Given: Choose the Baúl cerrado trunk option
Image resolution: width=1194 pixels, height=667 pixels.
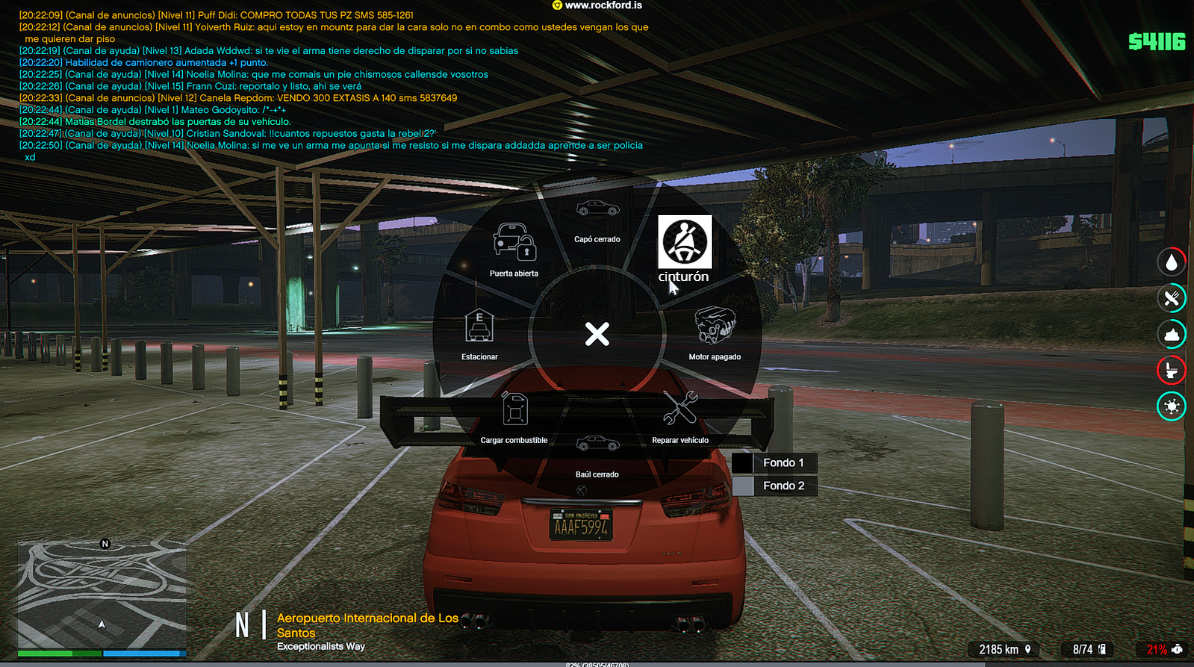Looking at the screenshot, I should 597,450.
